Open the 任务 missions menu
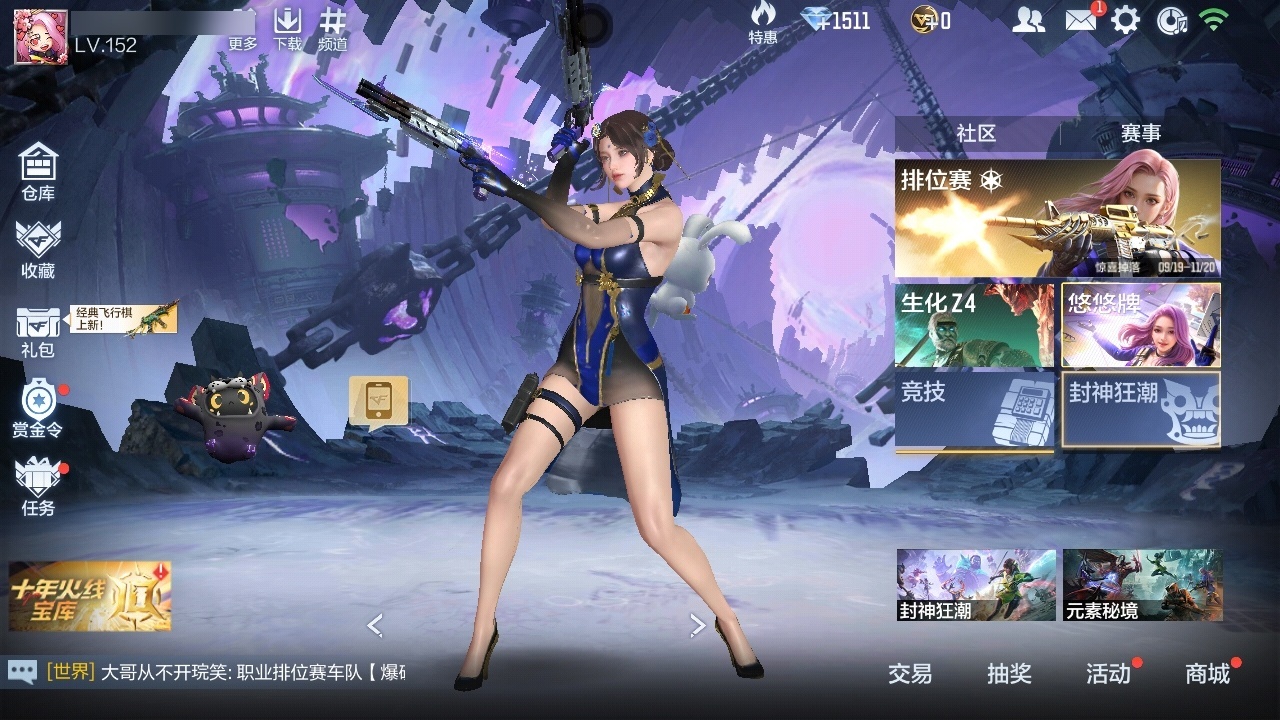 (38, 488)
